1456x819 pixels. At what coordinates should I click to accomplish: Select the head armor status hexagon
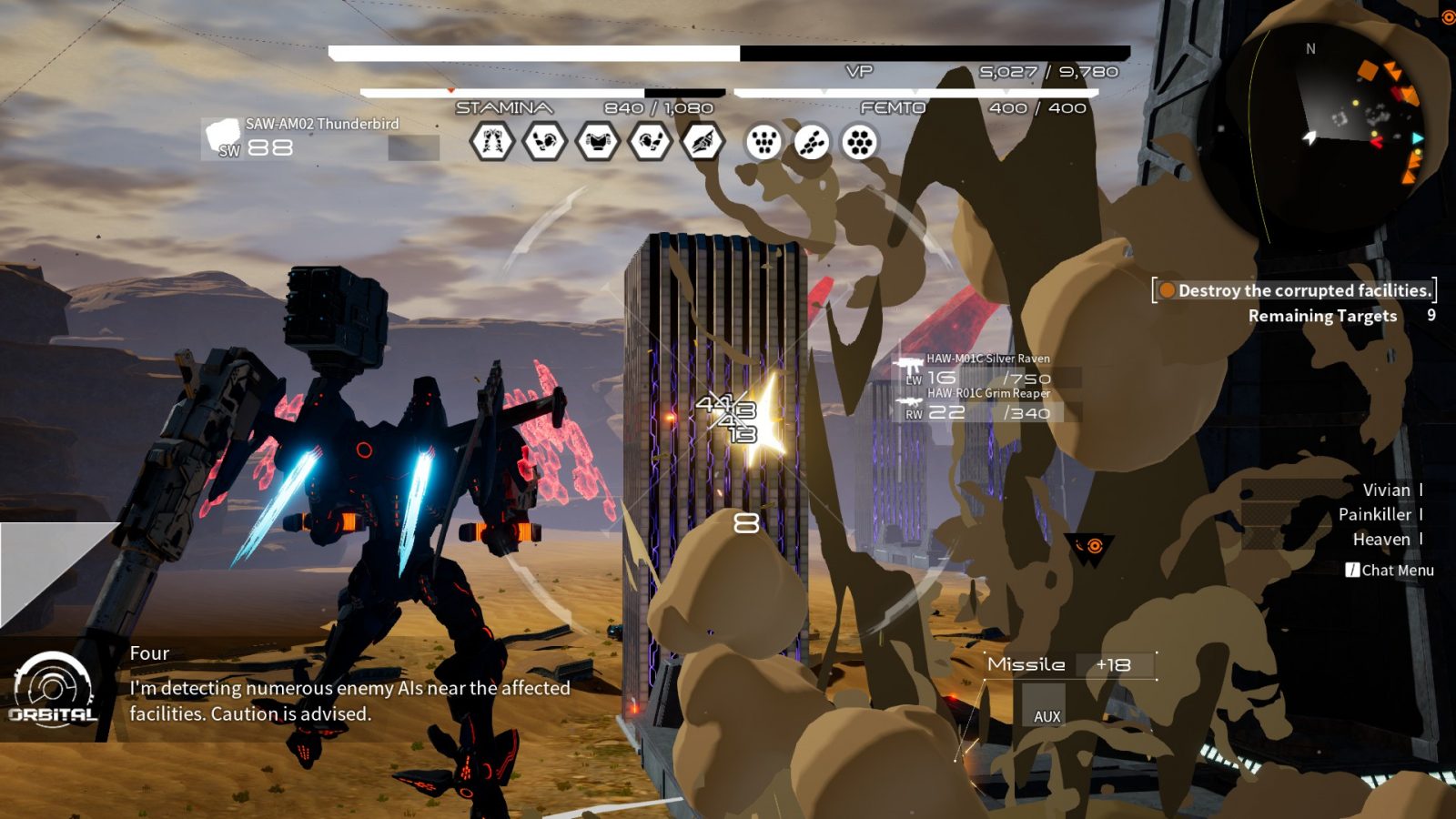click(703, 142)
